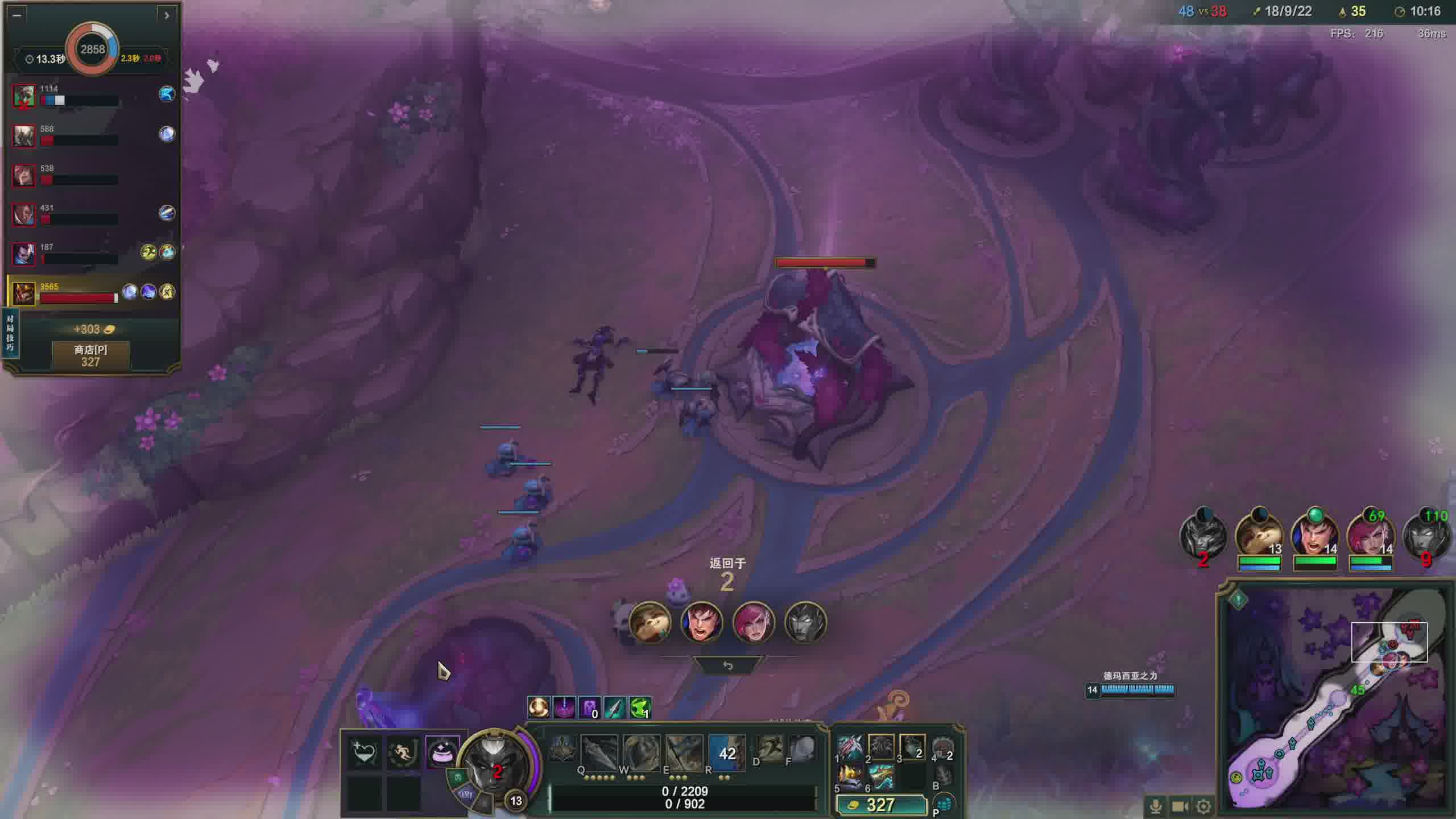Screen dimensions: 1456x819
Task: Select the lightning blade item in slot 6
Action: (x=881, y=777)
